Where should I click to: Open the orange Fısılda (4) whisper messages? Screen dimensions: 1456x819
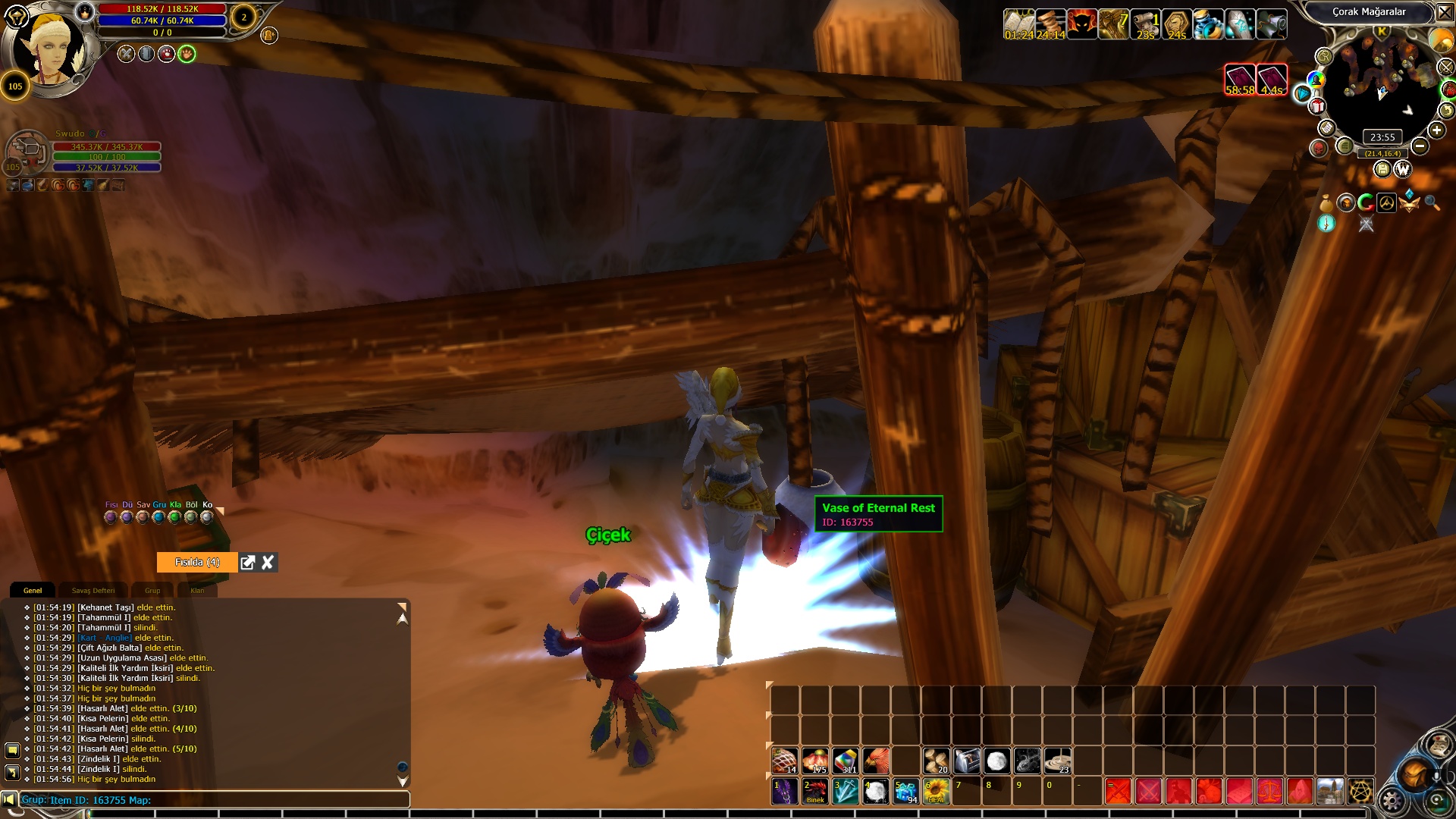point(197,563)
